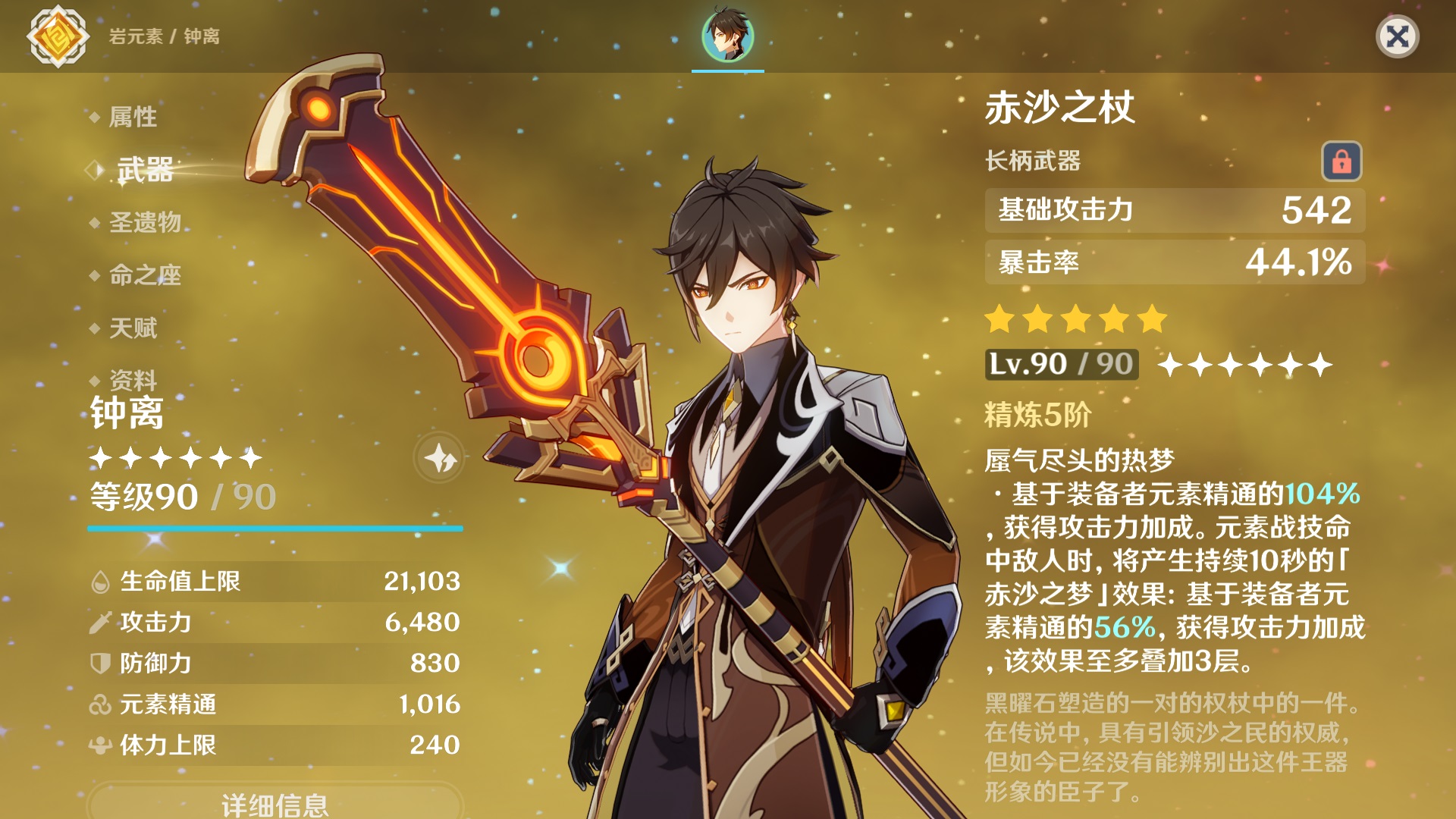Select Zhongli's portrait at the top
1456x819 pixels.
click(x=727, y=36)
